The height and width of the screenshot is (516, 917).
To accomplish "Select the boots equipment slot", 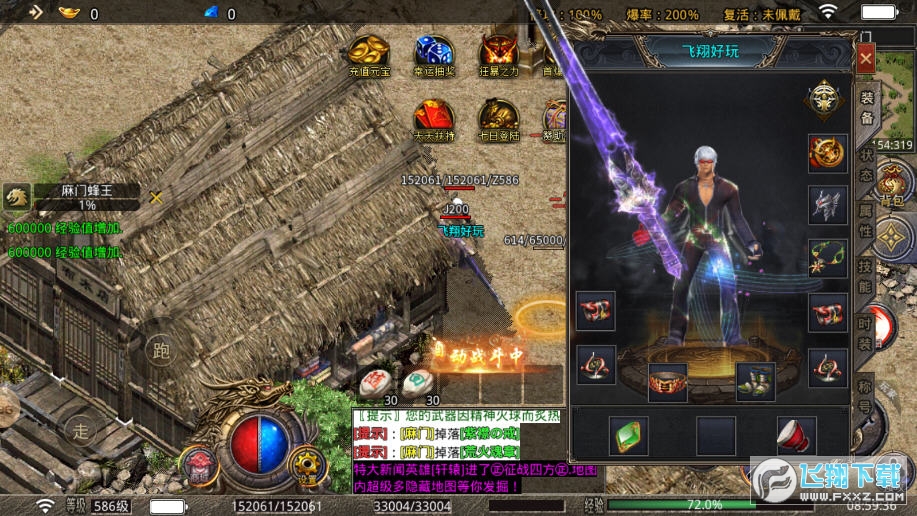I will [x=755, y=381].
